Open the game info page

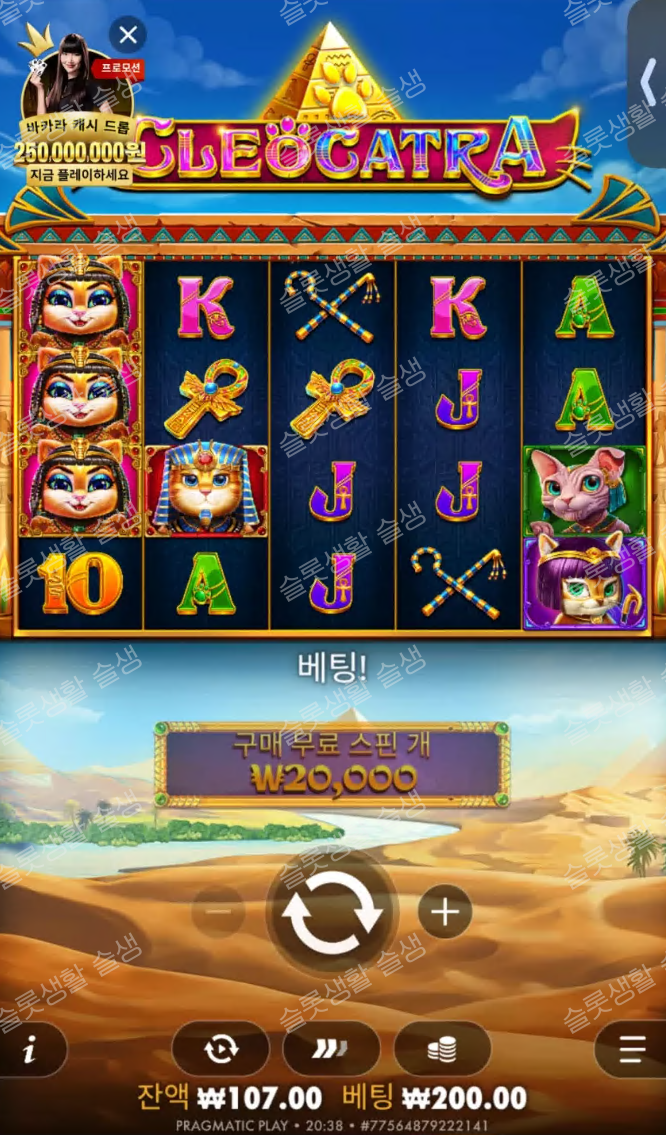tap(30, 1049)
